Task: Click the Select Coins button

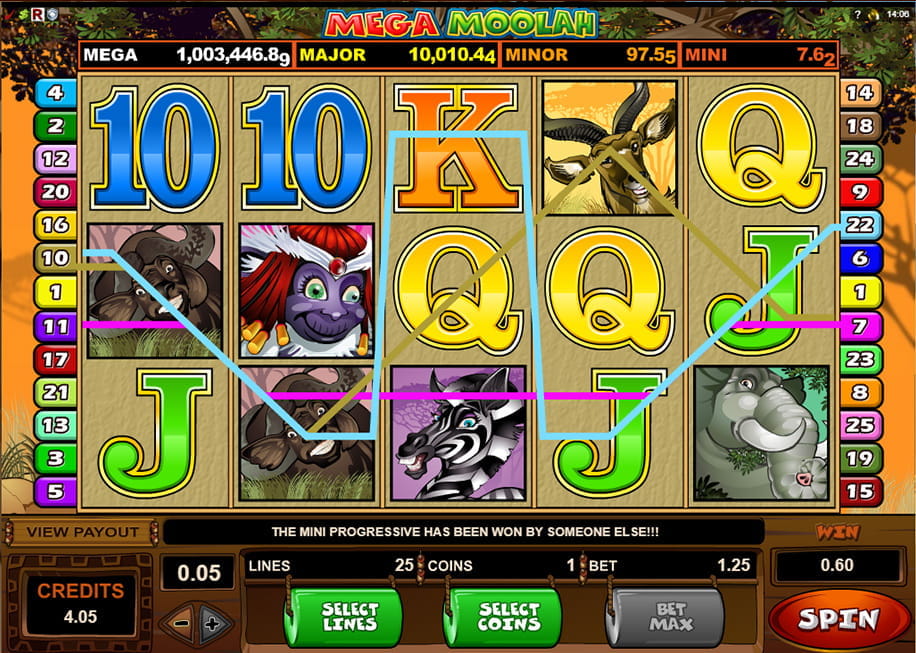Action: [508, 617]
